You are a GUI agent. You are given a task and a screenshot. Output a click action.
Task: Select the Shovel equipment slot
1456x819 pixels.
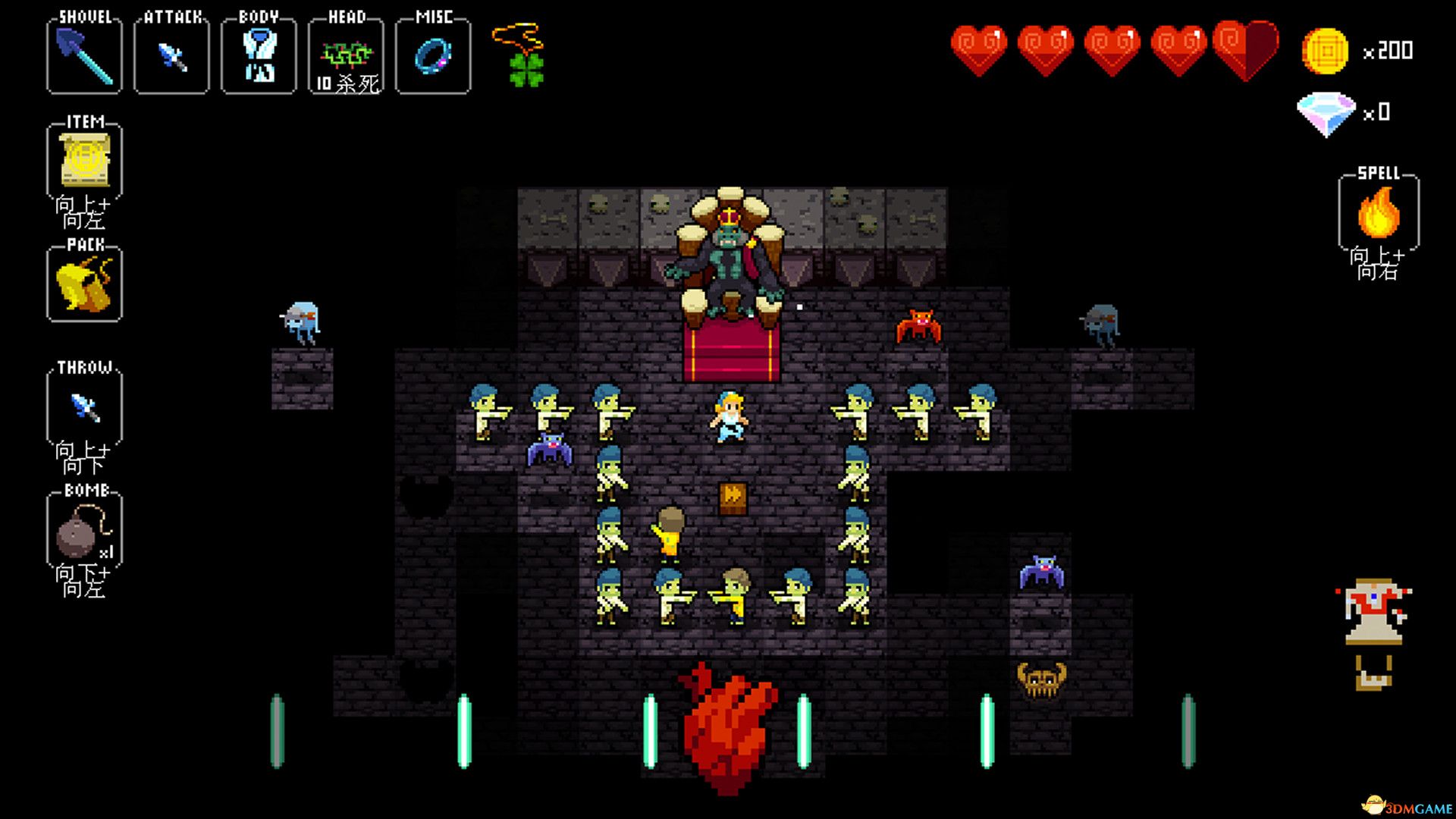point(83,57)
